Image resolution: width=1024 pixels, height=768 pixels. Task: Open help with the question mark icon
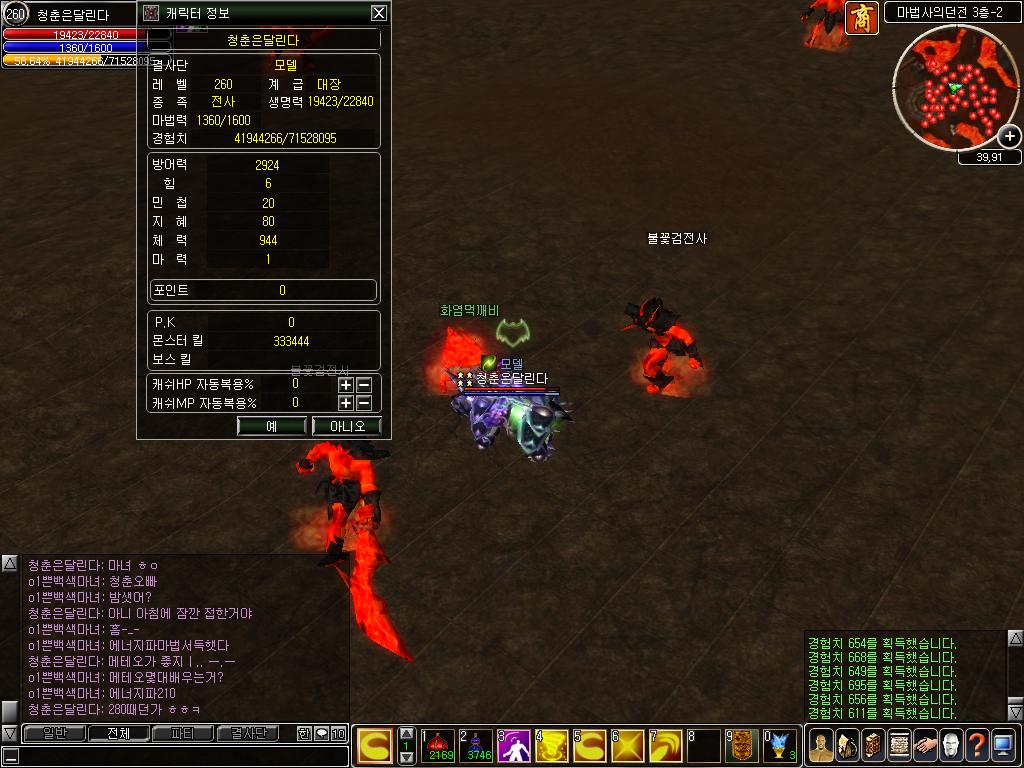[978, 745]
